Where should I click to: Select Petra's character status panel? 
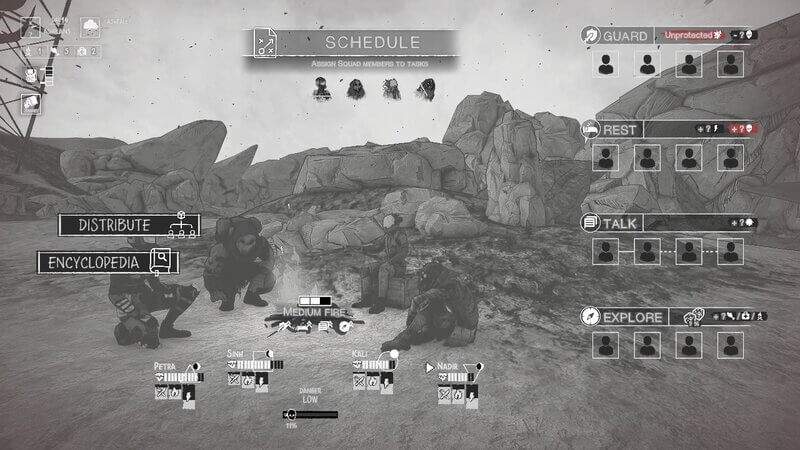pos(177,379)
